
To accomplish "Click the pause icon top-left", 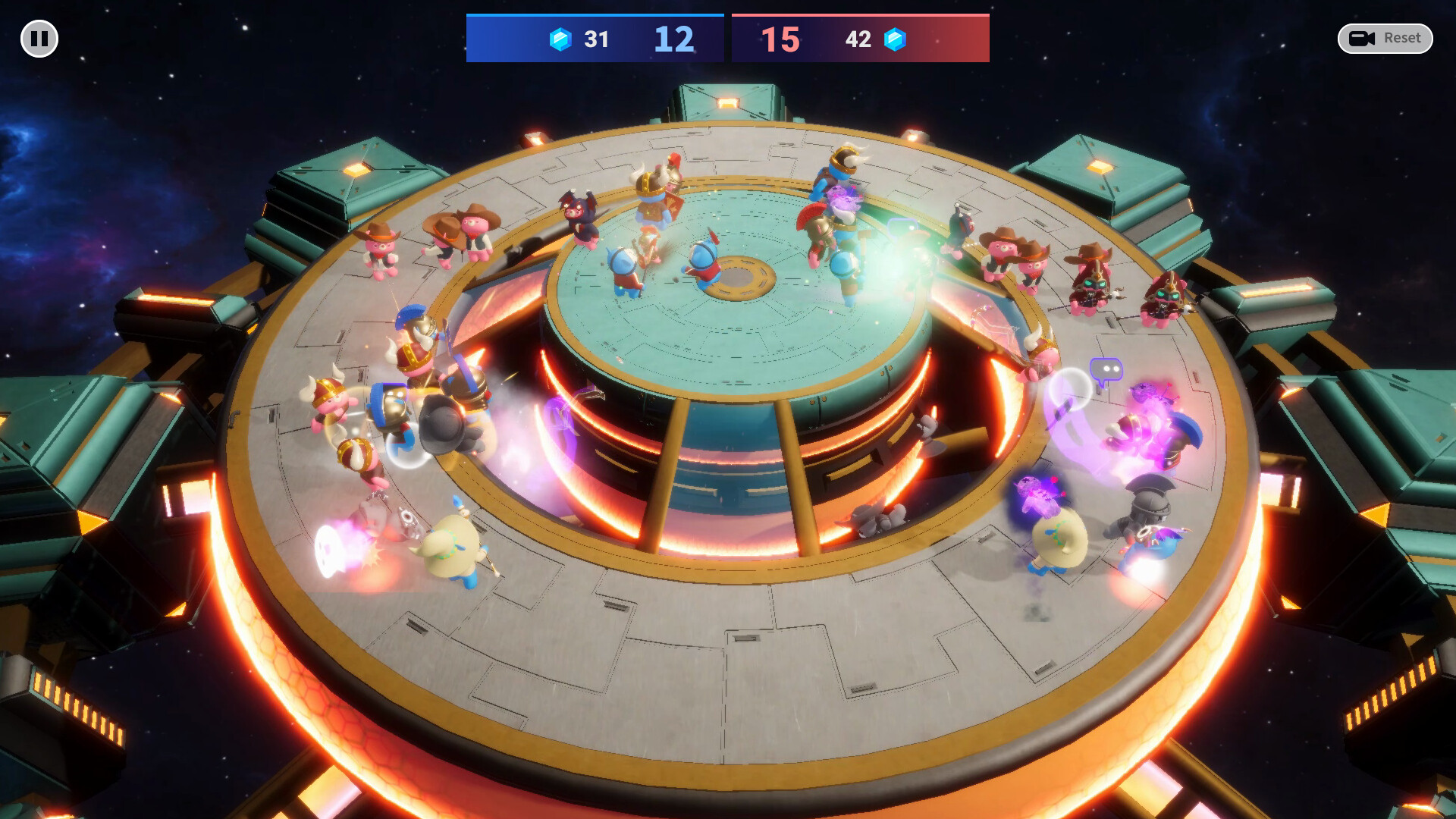I will click(x=39, y=39).
